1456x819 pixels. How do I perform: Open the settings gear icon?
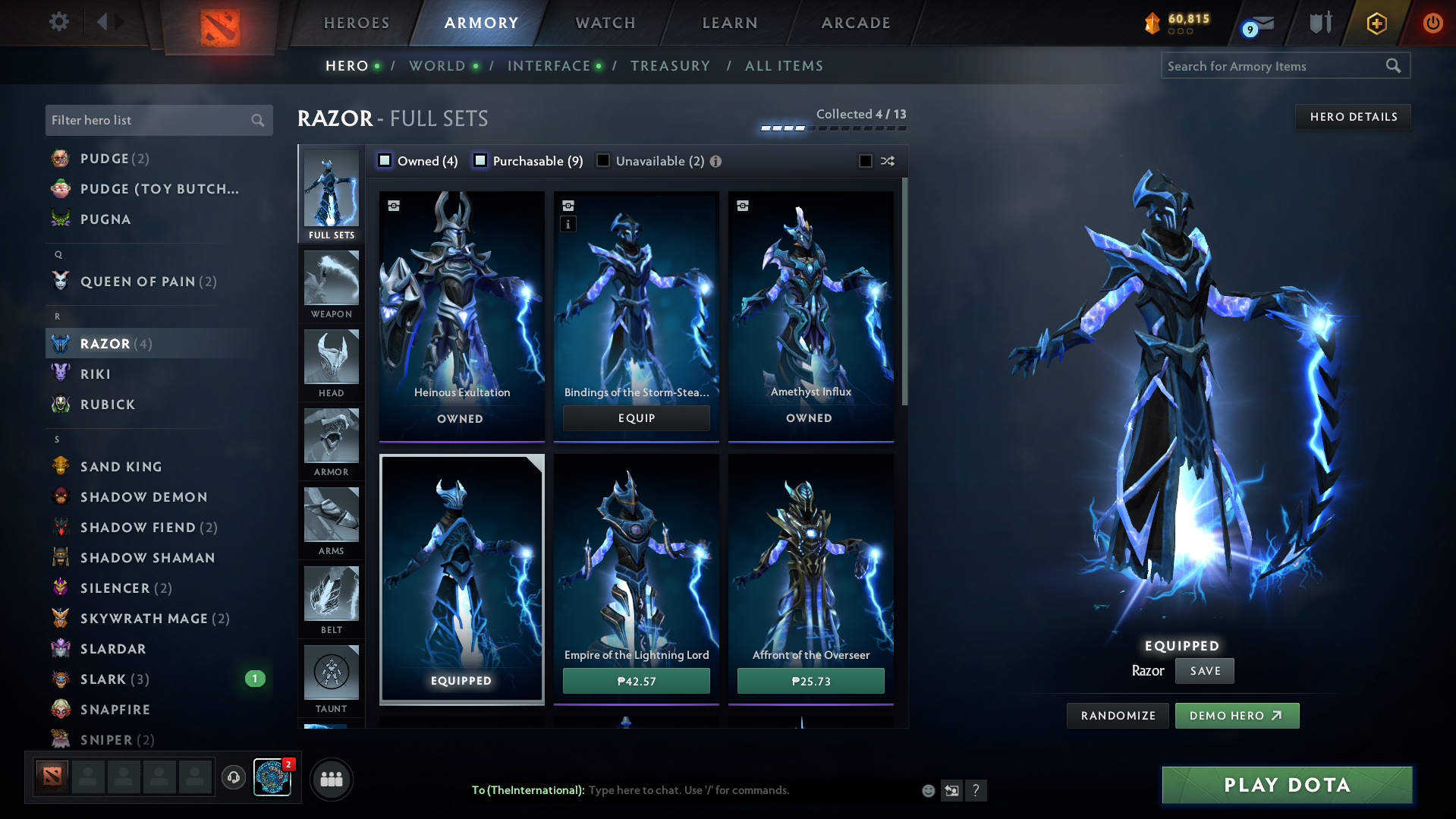click(x=58, y=22)
